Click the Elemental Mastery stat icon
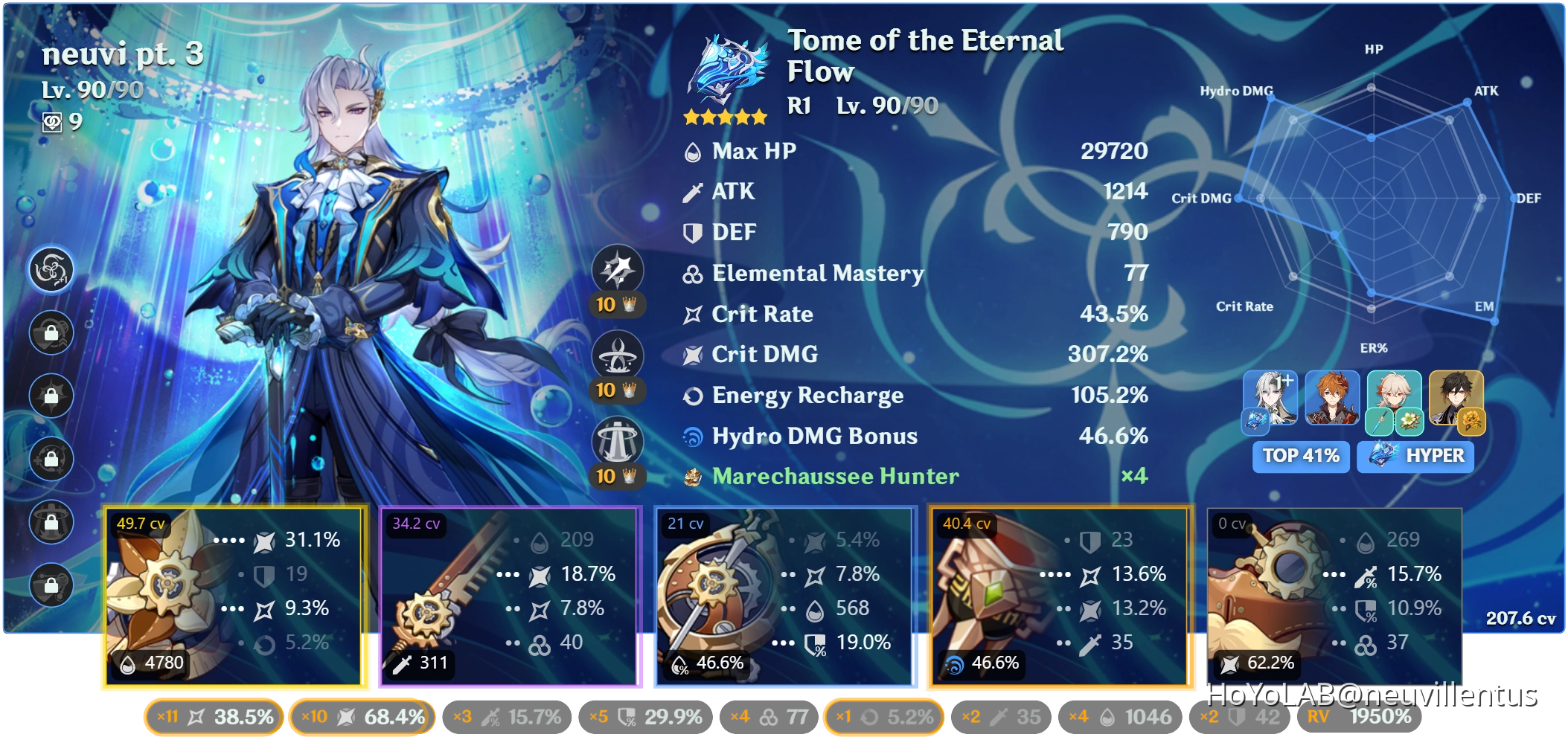This screenshot has height=740, width=1568. point(694,273)
